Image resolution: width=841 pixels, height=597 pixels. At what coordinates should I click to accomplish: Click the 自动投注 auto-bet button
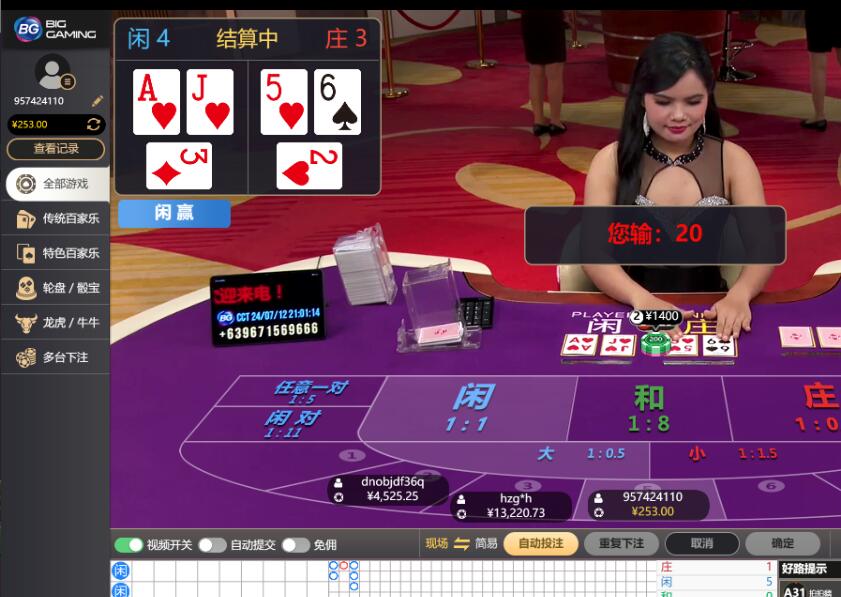pos(541,544)
